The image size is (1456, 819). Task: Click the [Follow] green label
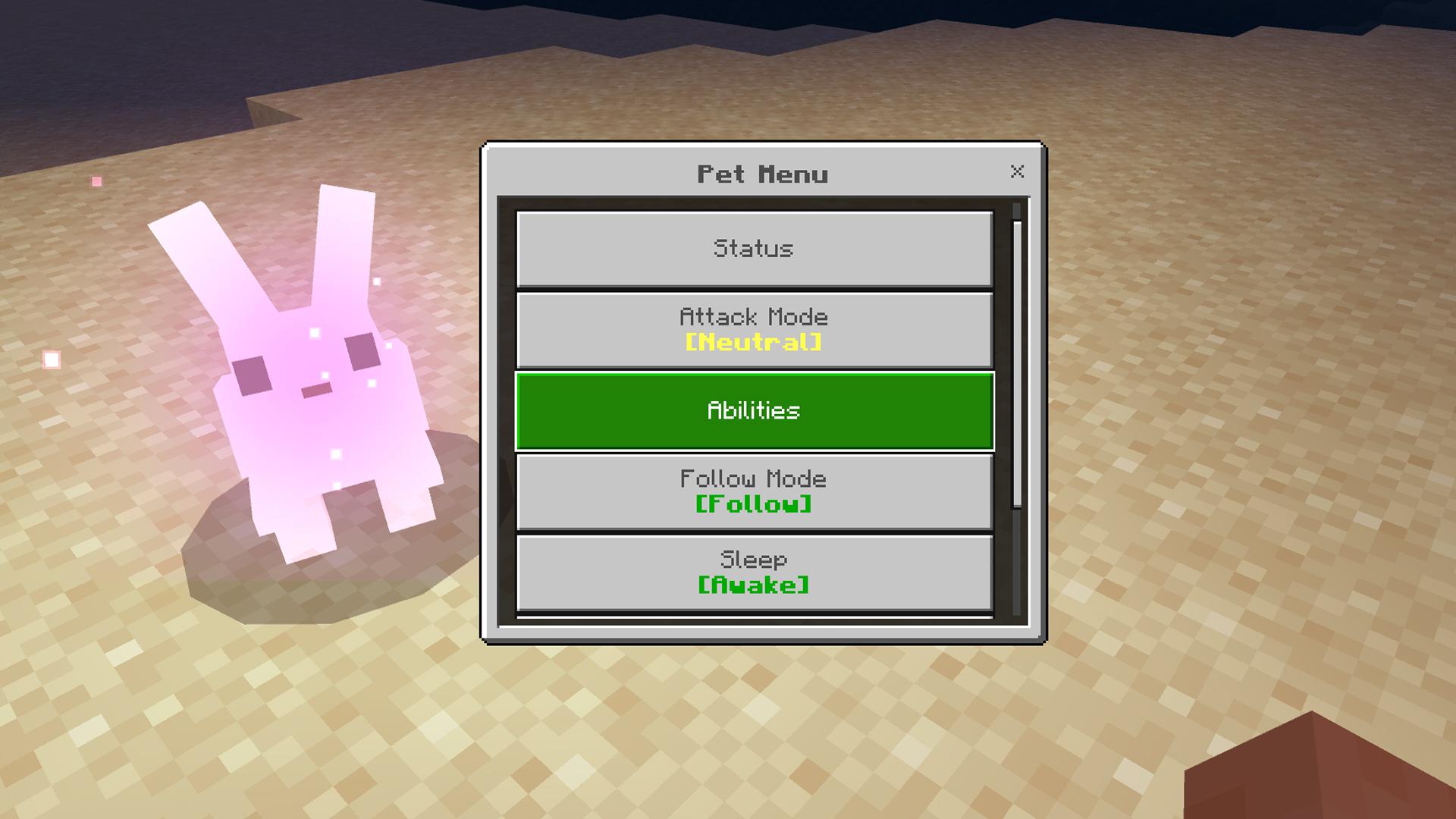pyautogui.click(x=755, y=504)
